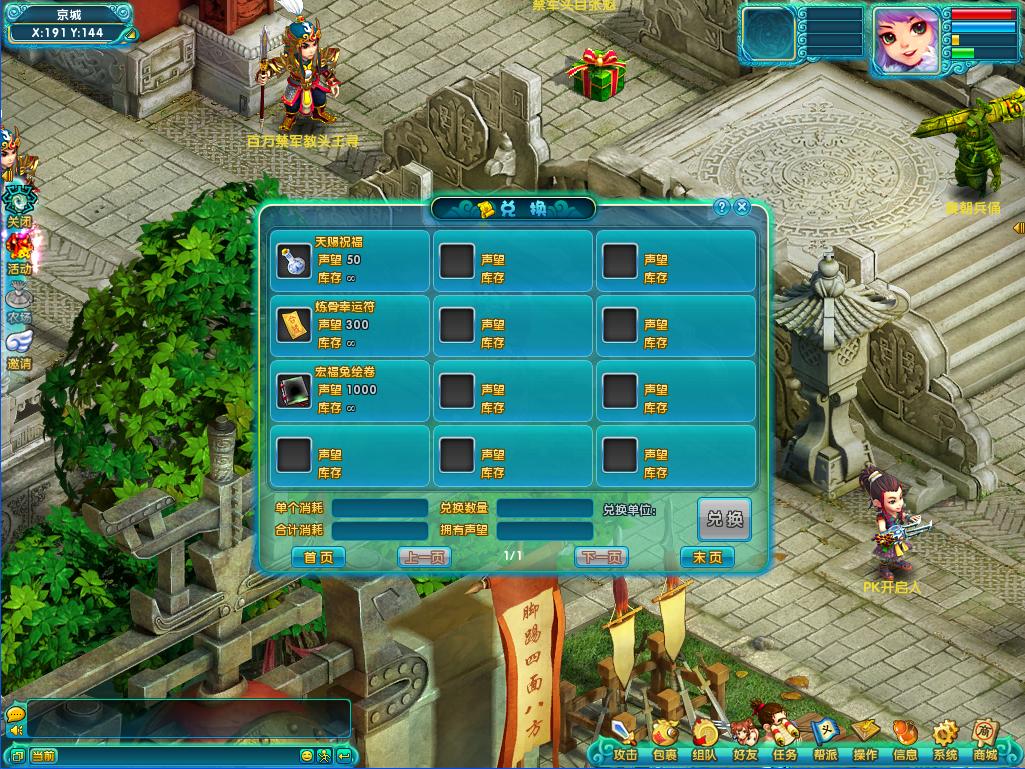Screen dimensions: 1025x769
Task: Go to first page with 首页
Action: pyautogui.click(x=318, y=557)
